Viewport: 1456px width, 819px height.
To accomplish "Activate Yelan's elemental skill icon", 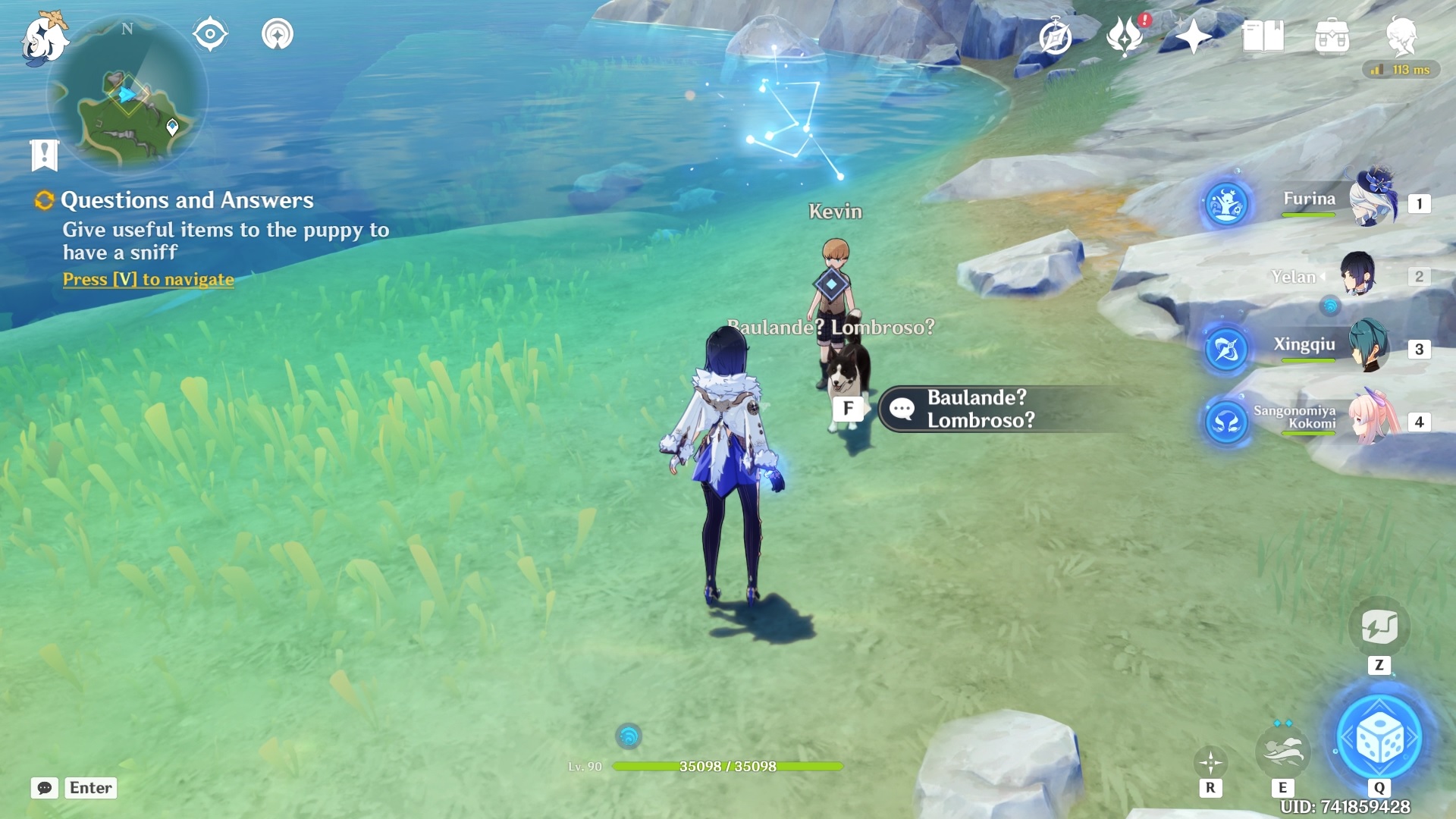I will pos(1282,751).
